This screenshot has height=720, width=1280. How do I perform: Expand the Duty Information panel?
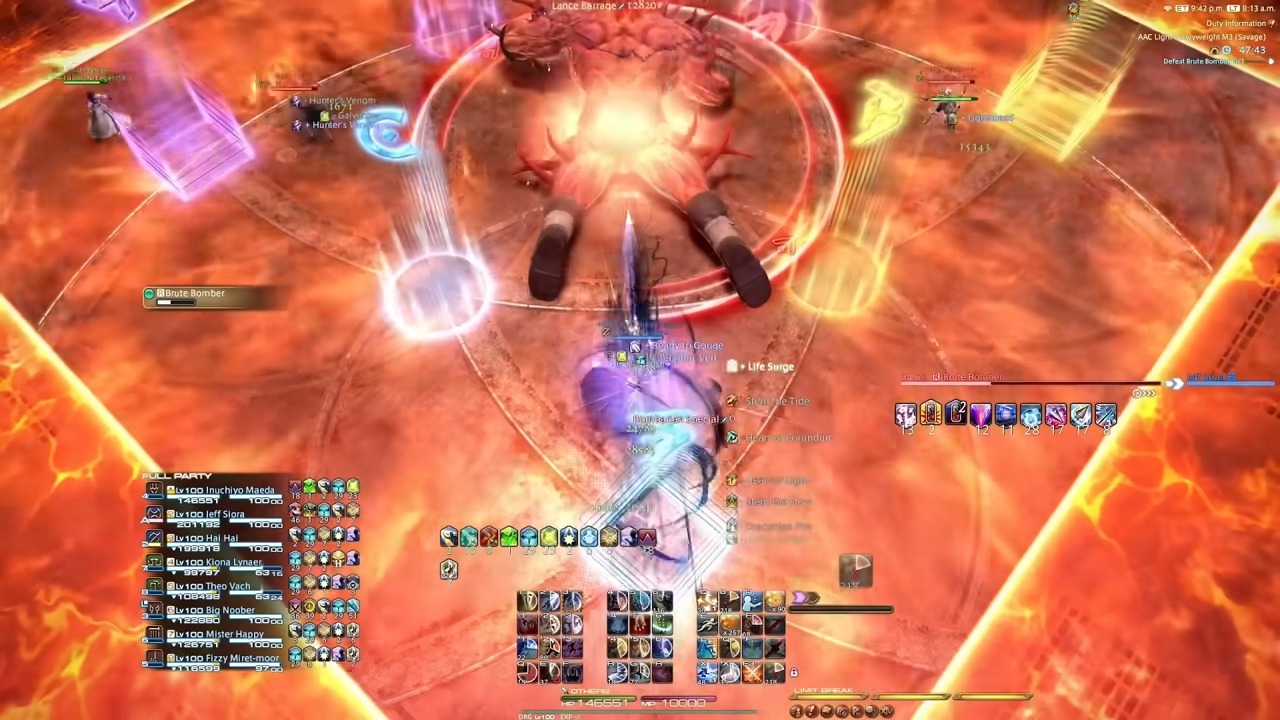click(1272, 23)
